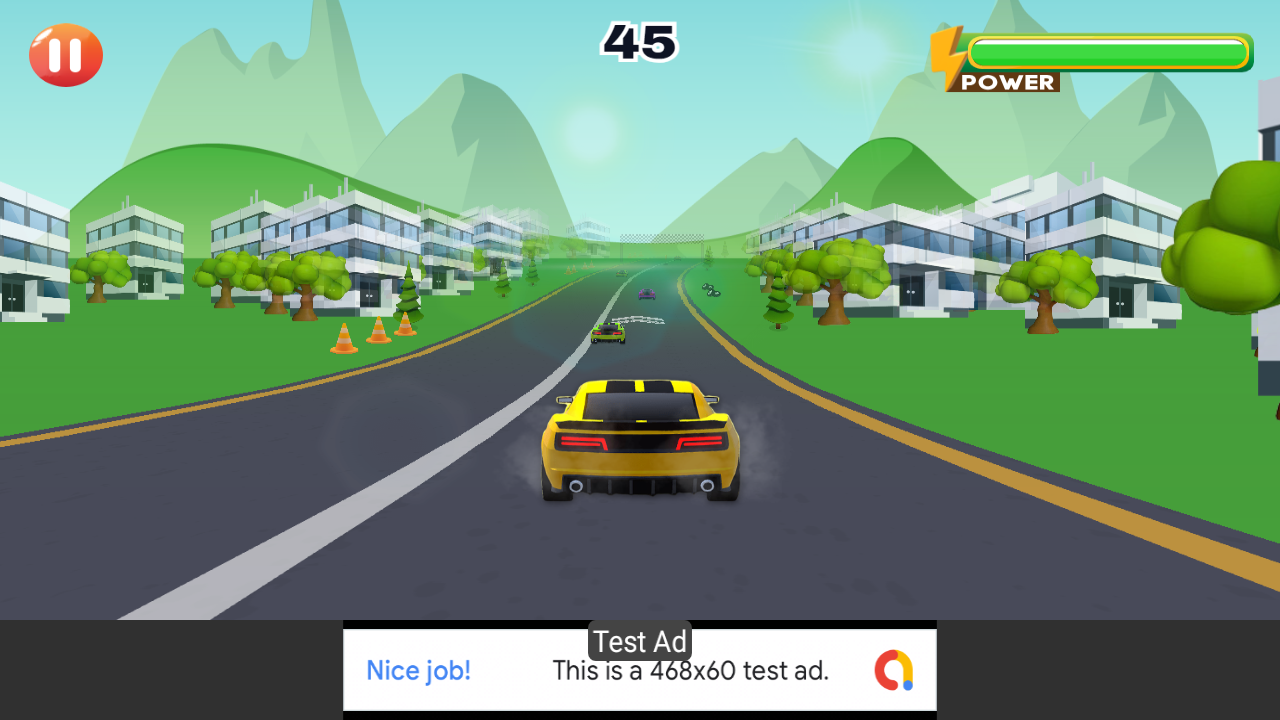The image size is (1280, 720).
Task: Select the white pause bars inside the red circle
Action: [x=66, y=55]
